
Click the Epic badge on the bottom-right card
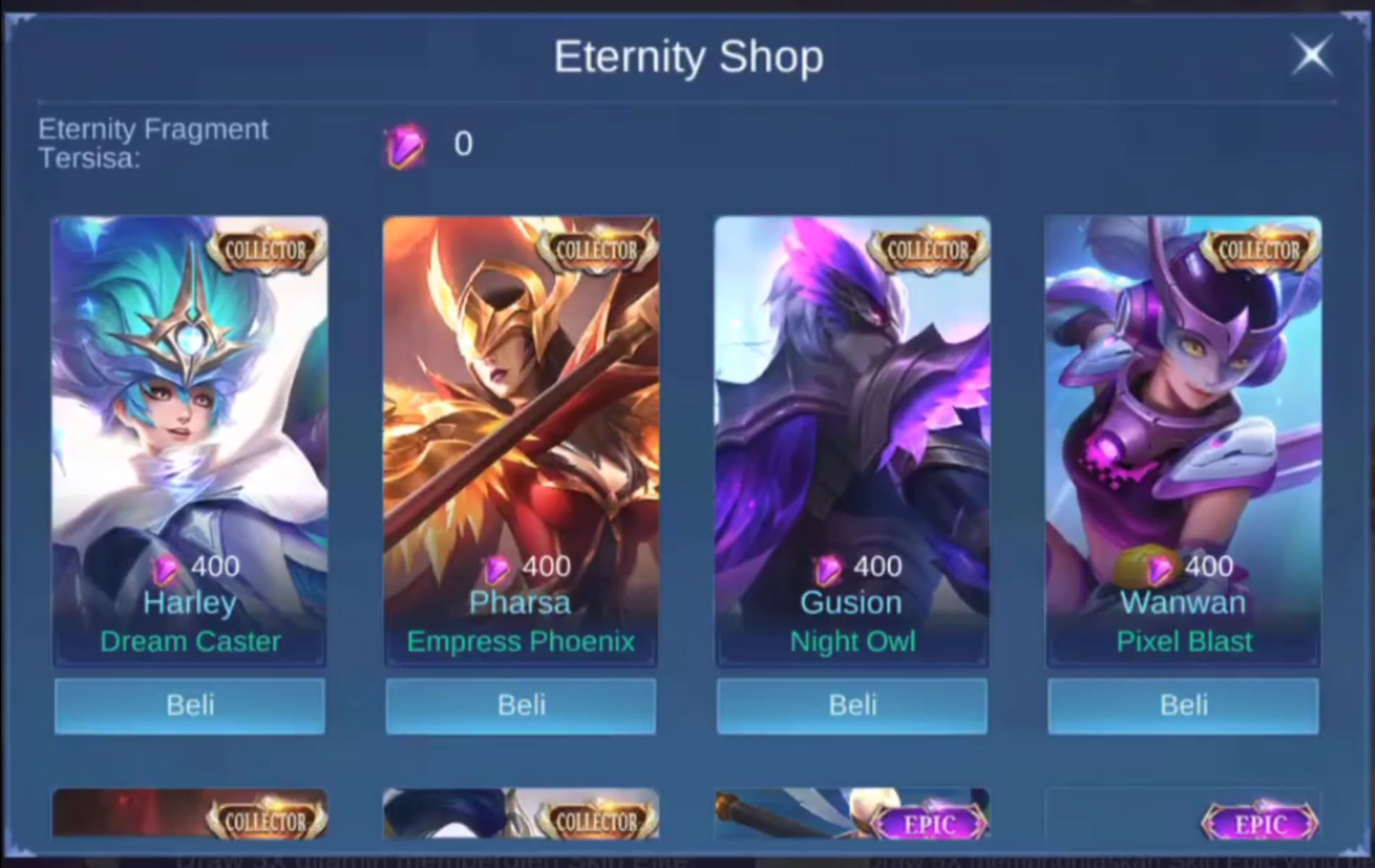1261,823
